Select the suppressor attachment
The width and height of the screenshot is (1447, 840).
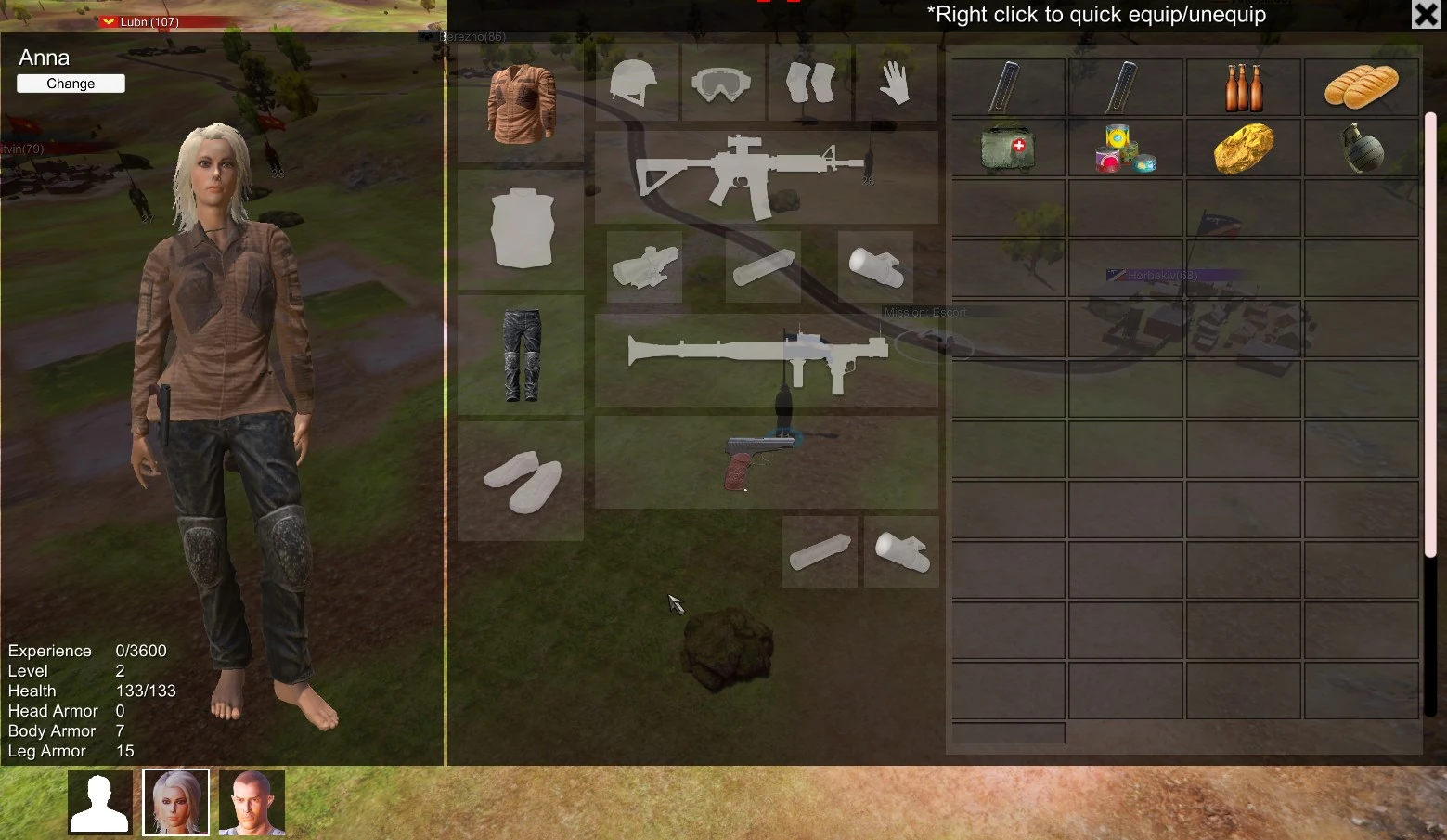[763, 269]
